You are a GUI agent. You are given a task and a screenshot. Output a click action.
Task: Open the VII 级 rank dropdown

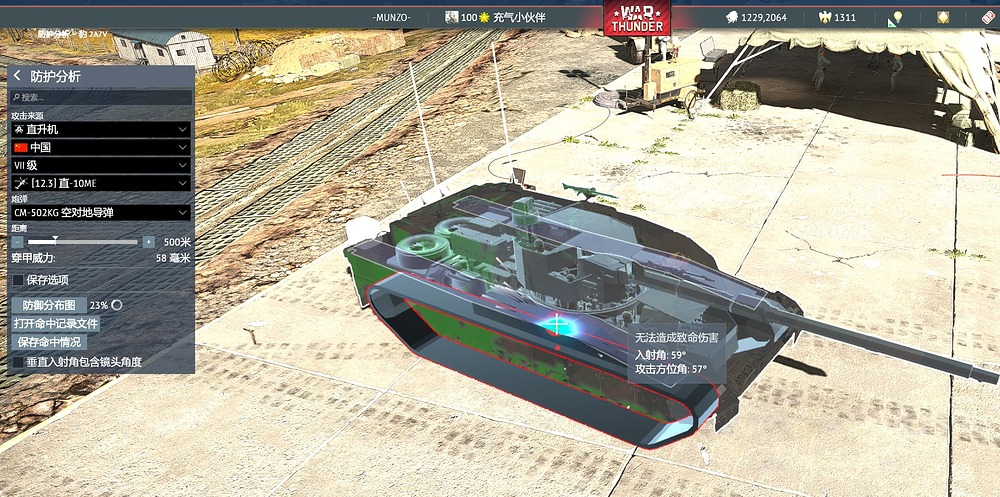(x=101, y=165)
